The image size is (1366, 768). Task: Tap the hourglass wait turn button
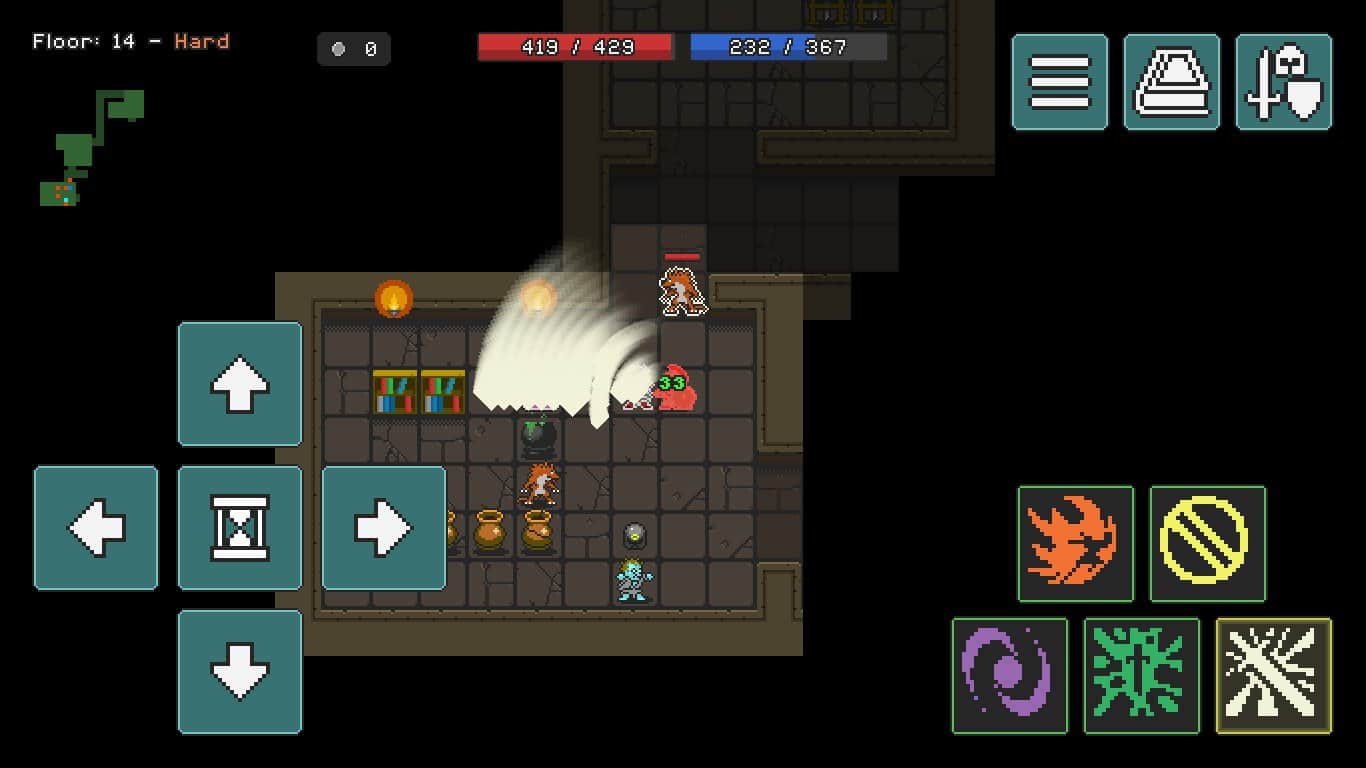[x=240, y=528]
